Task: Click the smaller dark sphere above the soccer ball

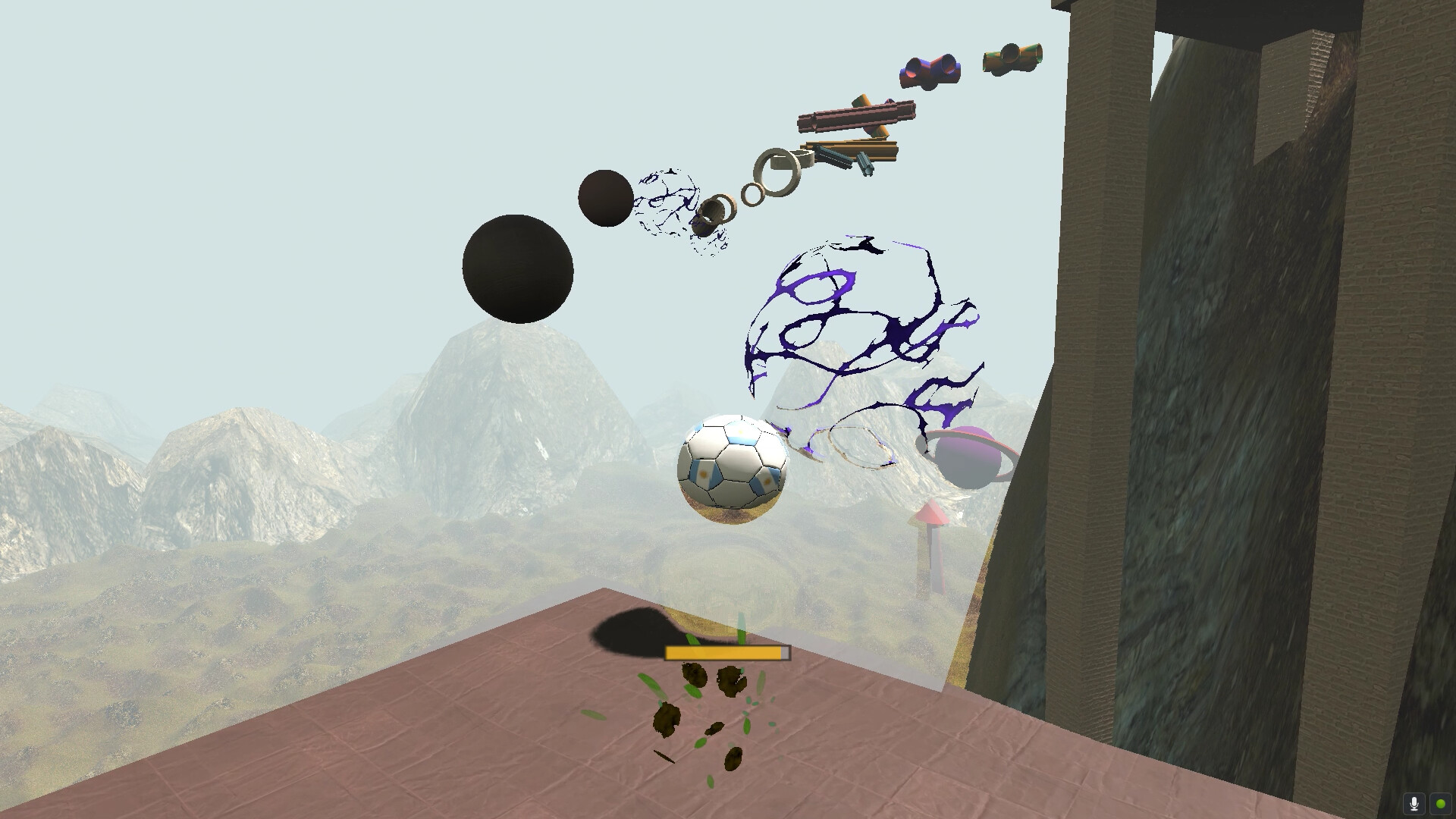Action: tap(604, 199)
